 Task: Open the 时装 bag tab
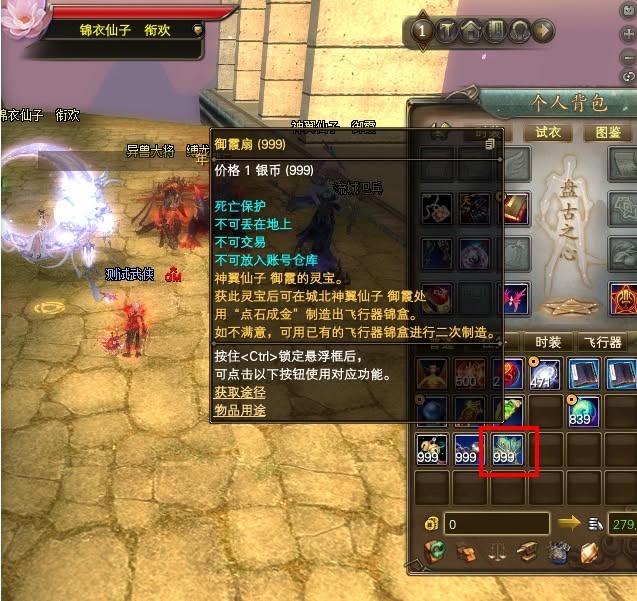tap(547, 342)
